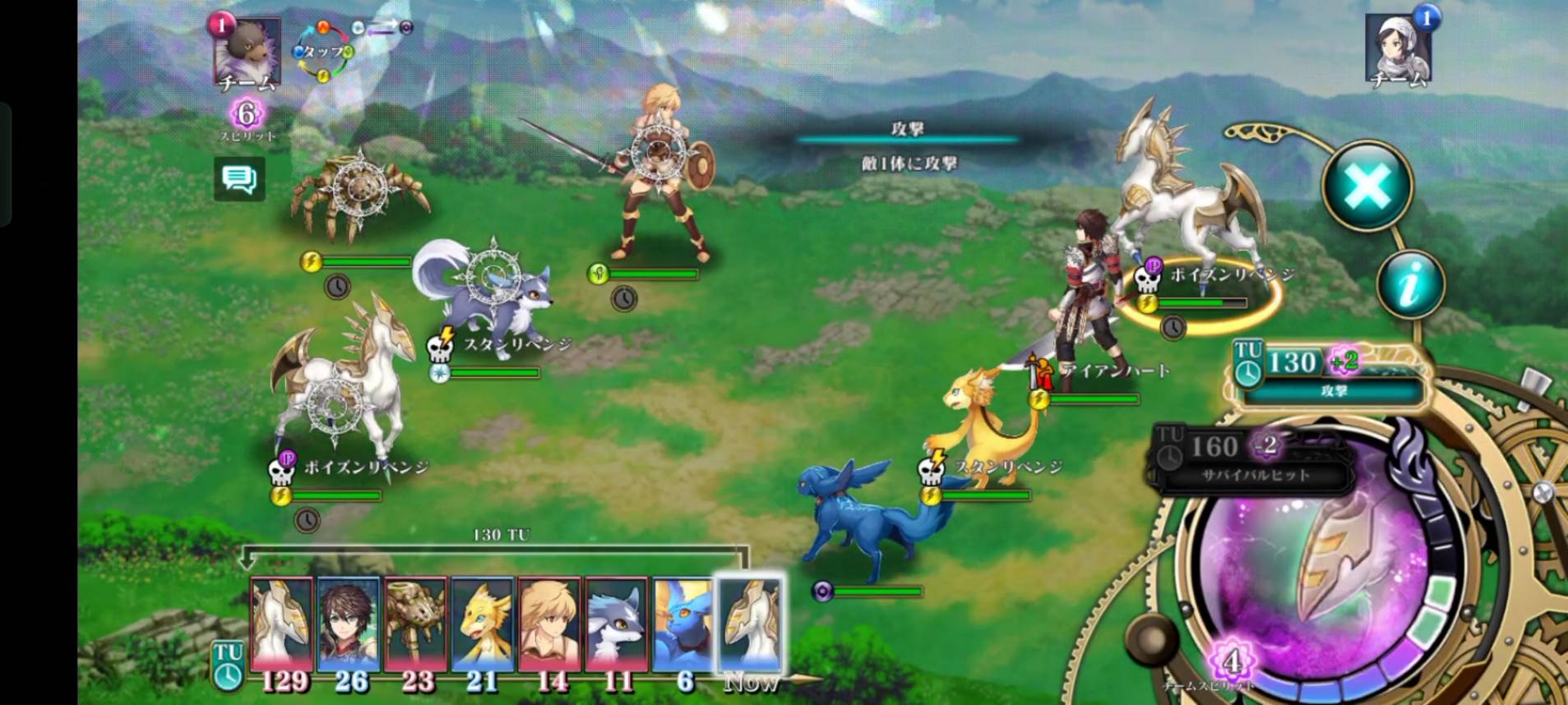Select the yellow dragon portrait in turn order
Viewport: 1568px width, 705px height.
click(483, 623)
